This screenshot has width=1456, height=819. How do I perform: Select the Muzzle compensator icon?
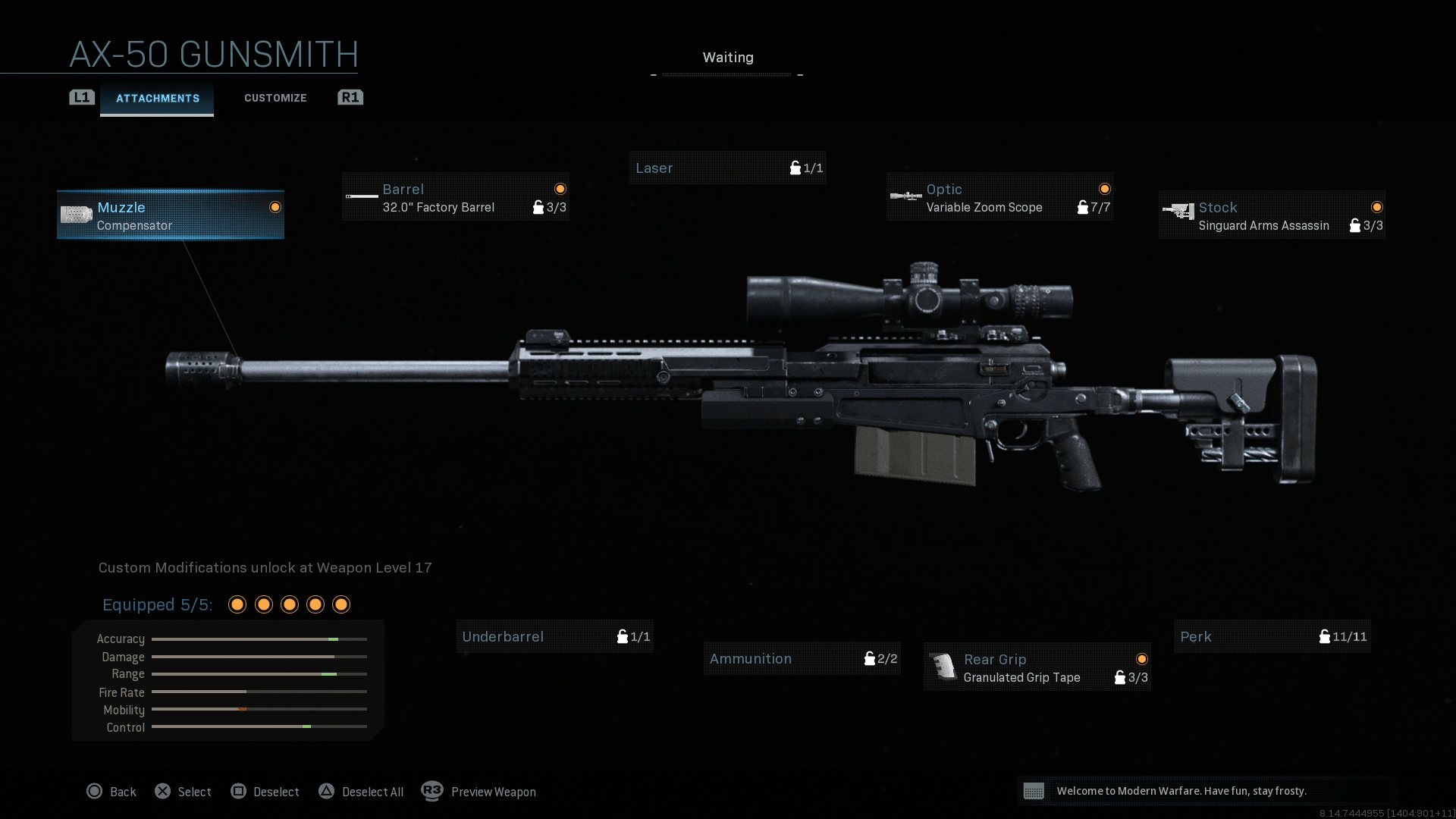(x=76, y=215)
